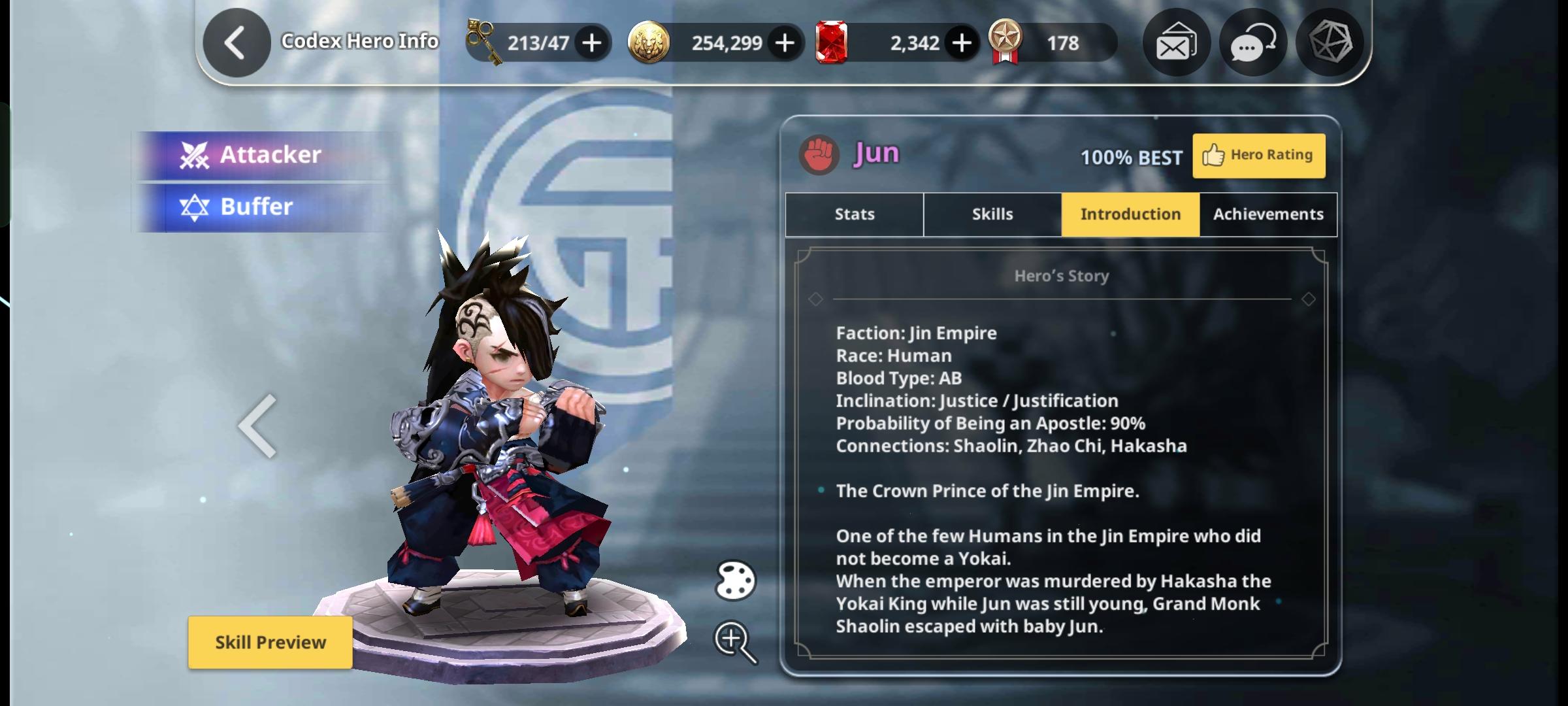Switch to the Skills tab
The height and width of the screenshot is (706, 1568).
click(992, 214)
